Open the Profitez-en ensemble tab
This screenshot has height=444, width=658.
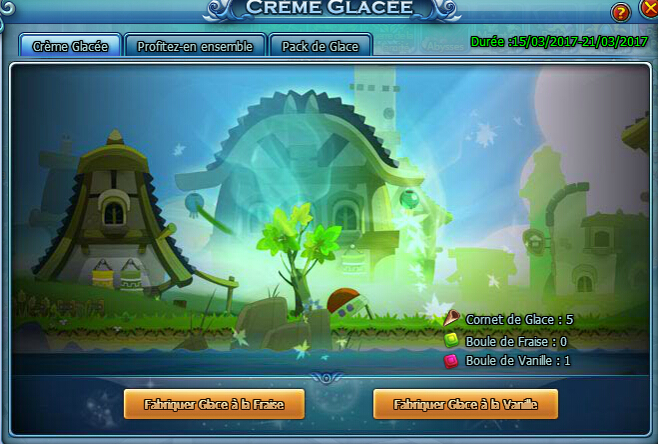click(x=196, y=46)
